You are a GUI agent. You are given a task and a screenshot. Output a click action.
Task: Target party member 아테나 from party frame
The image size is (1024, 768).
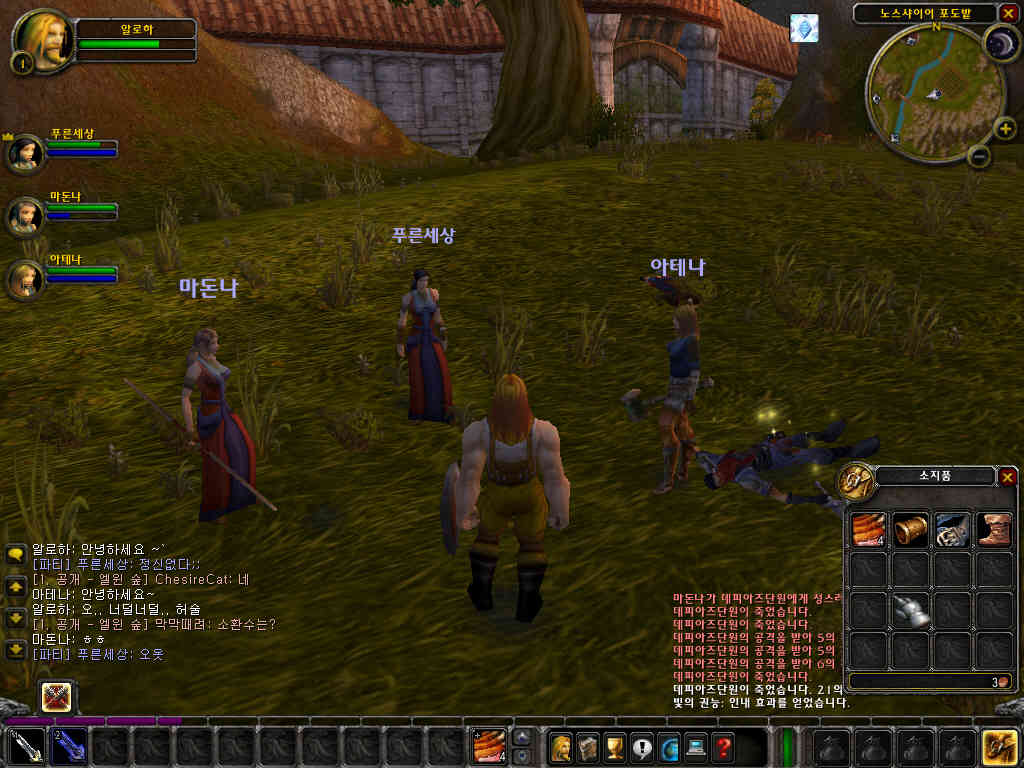[24, 279]
